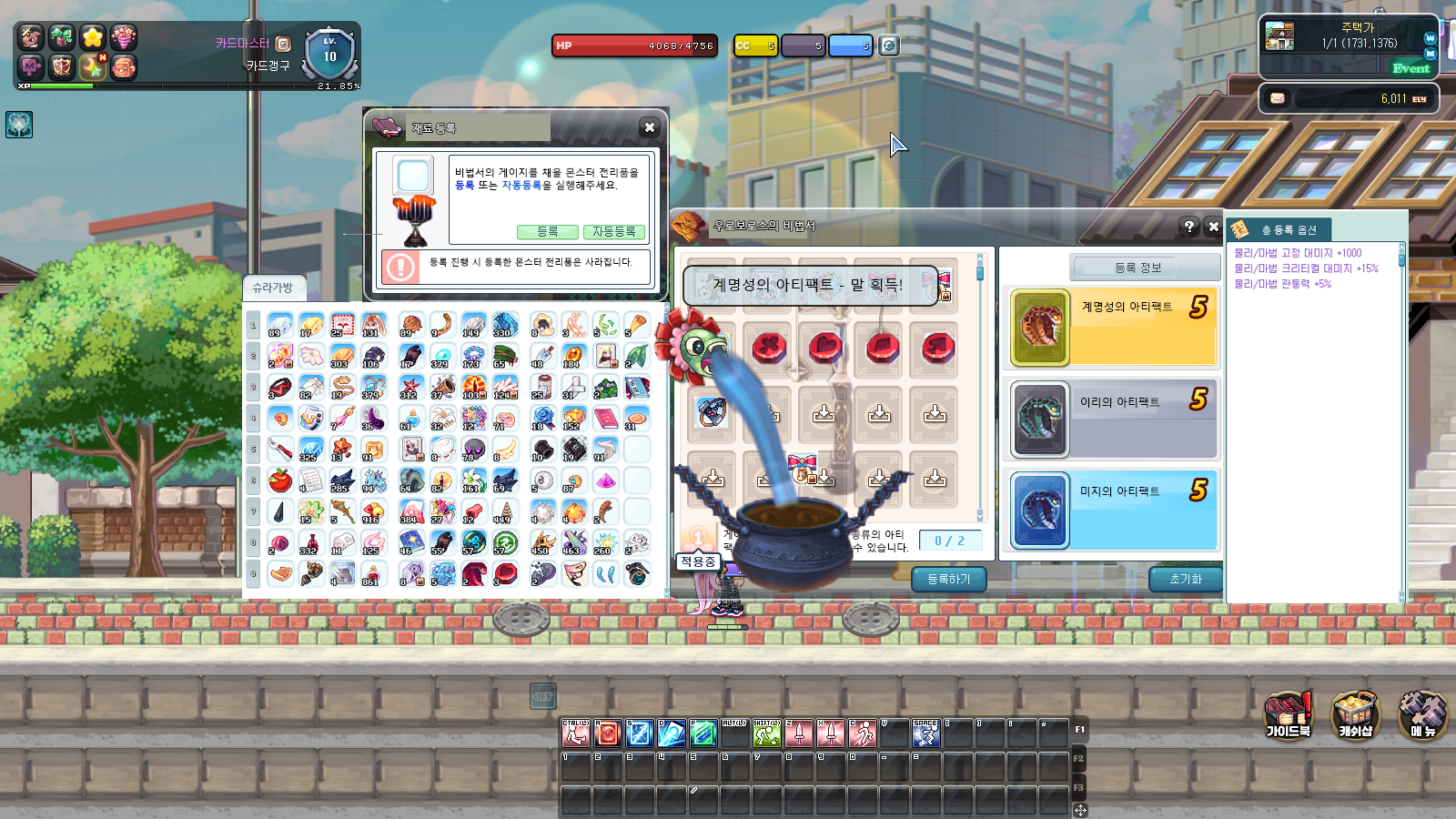Screen dimensions: 1456x819
Task: Open the 캐시샵 cash shop
Action: [1355, 715]
